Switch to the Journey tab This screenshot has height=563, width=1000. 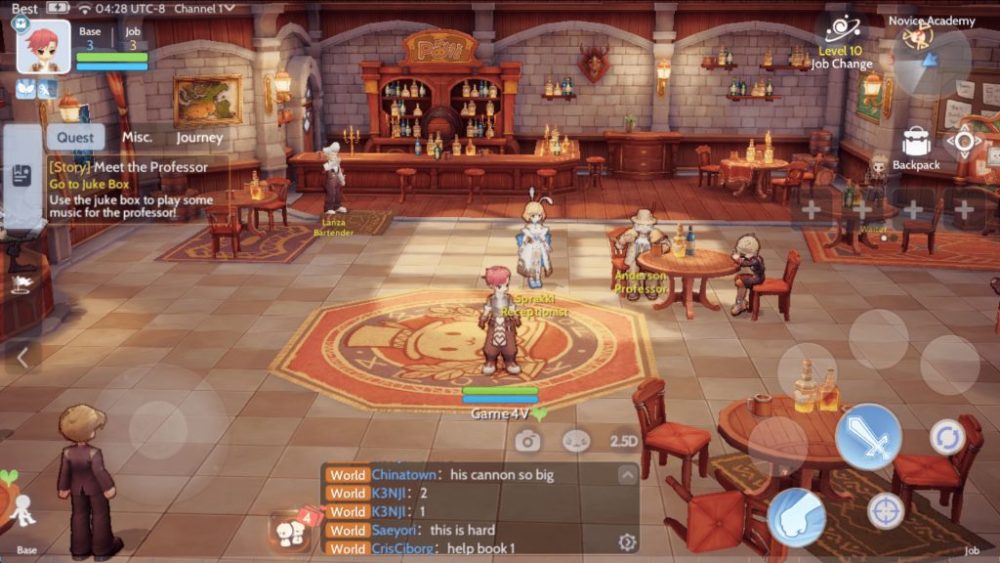click(x=200, y=138)
